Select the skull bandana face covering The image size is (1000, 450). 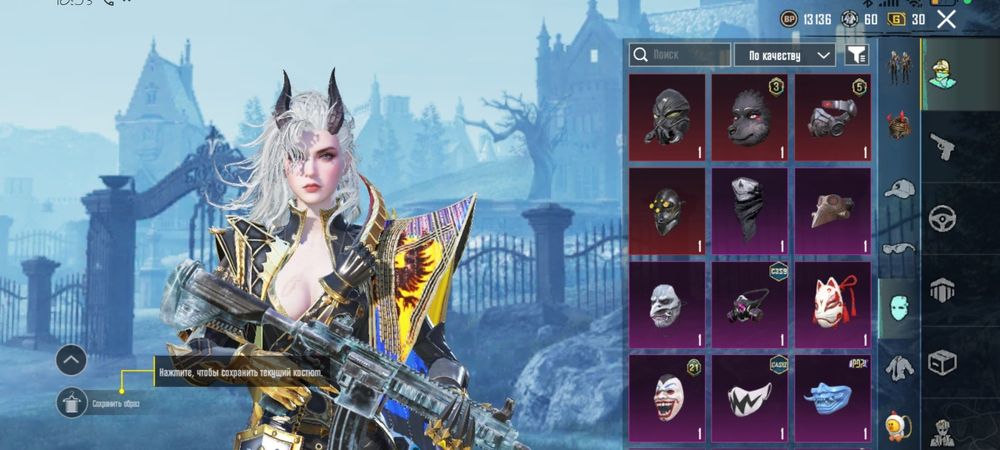tap(748, 210)
